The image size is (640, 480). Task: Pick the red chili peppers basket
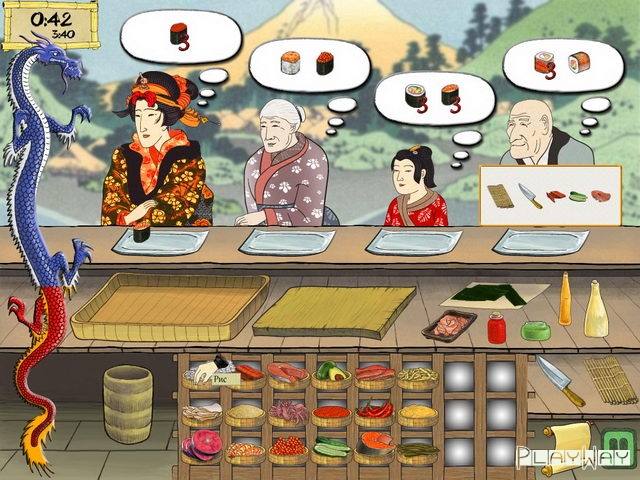click(x=374, y=411)
